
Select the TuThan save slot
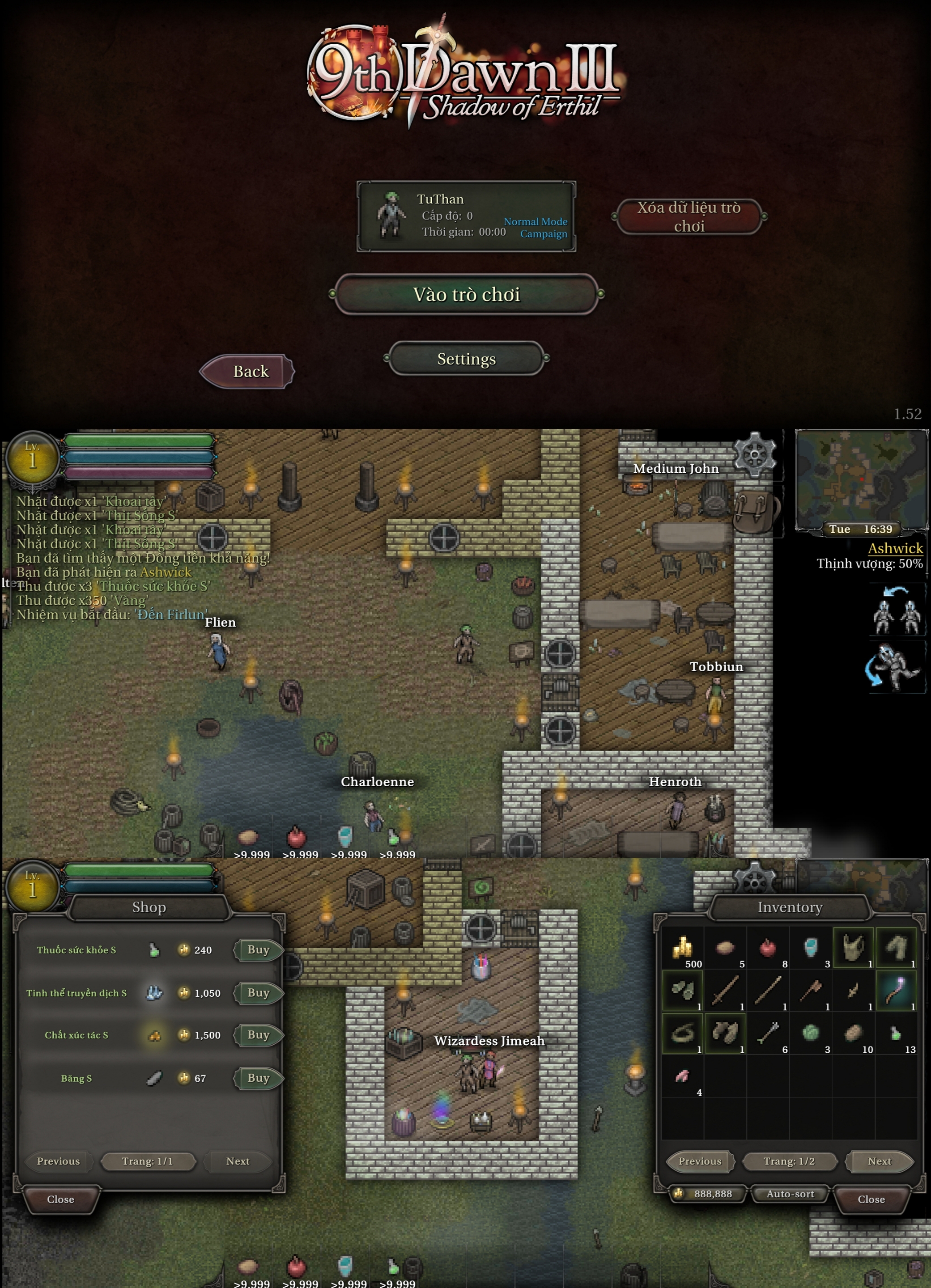(466, 216)
